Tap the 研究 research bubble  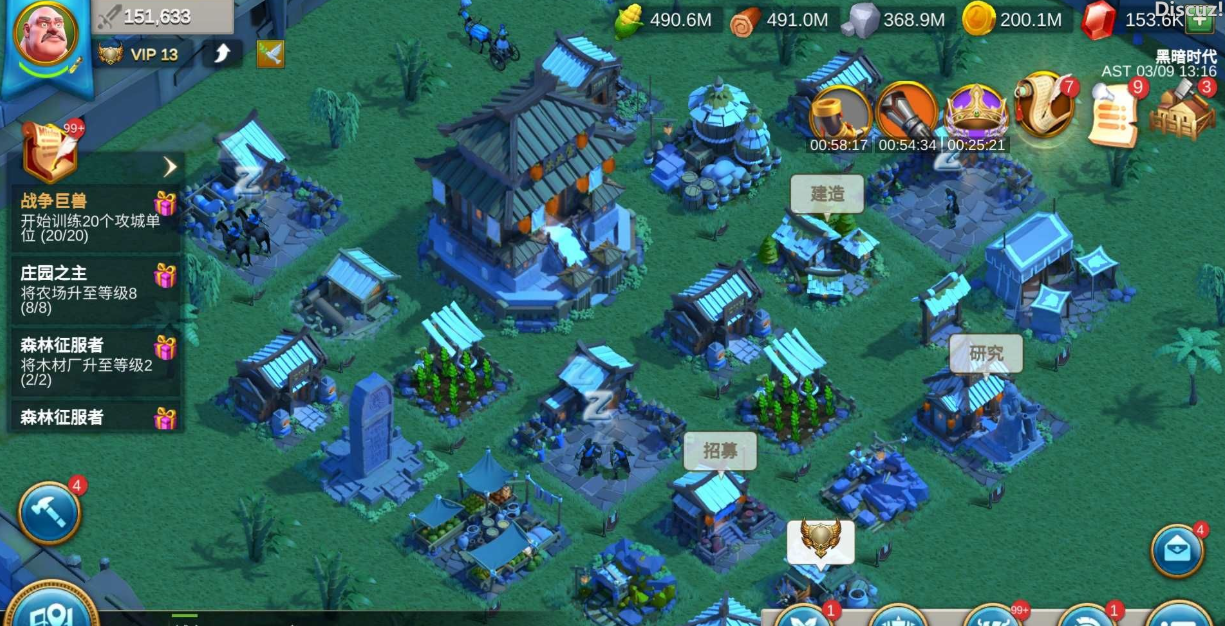click(986, 353)
